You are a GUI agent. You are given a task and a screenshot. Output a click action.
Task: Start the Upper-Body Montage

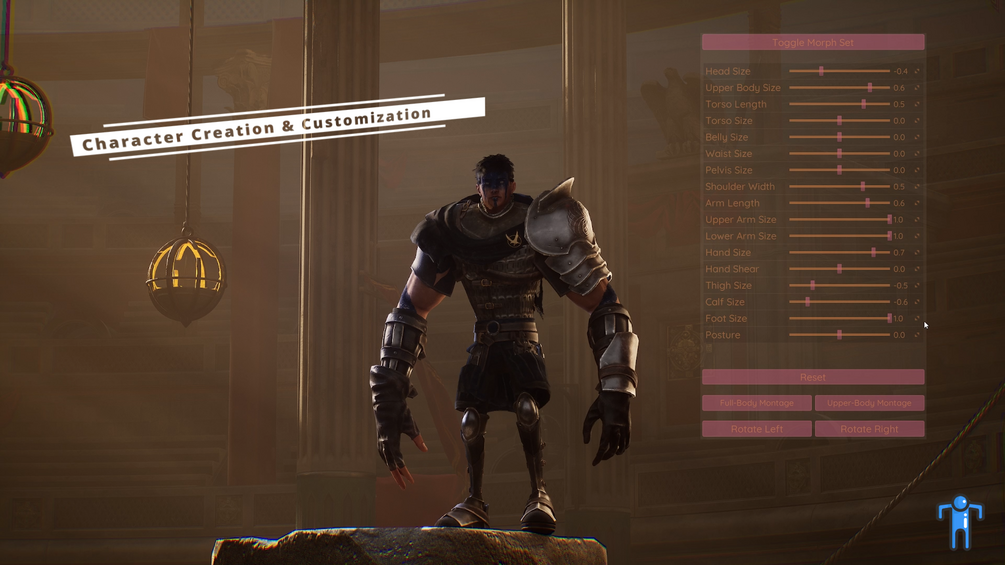[x=869, y=403]
